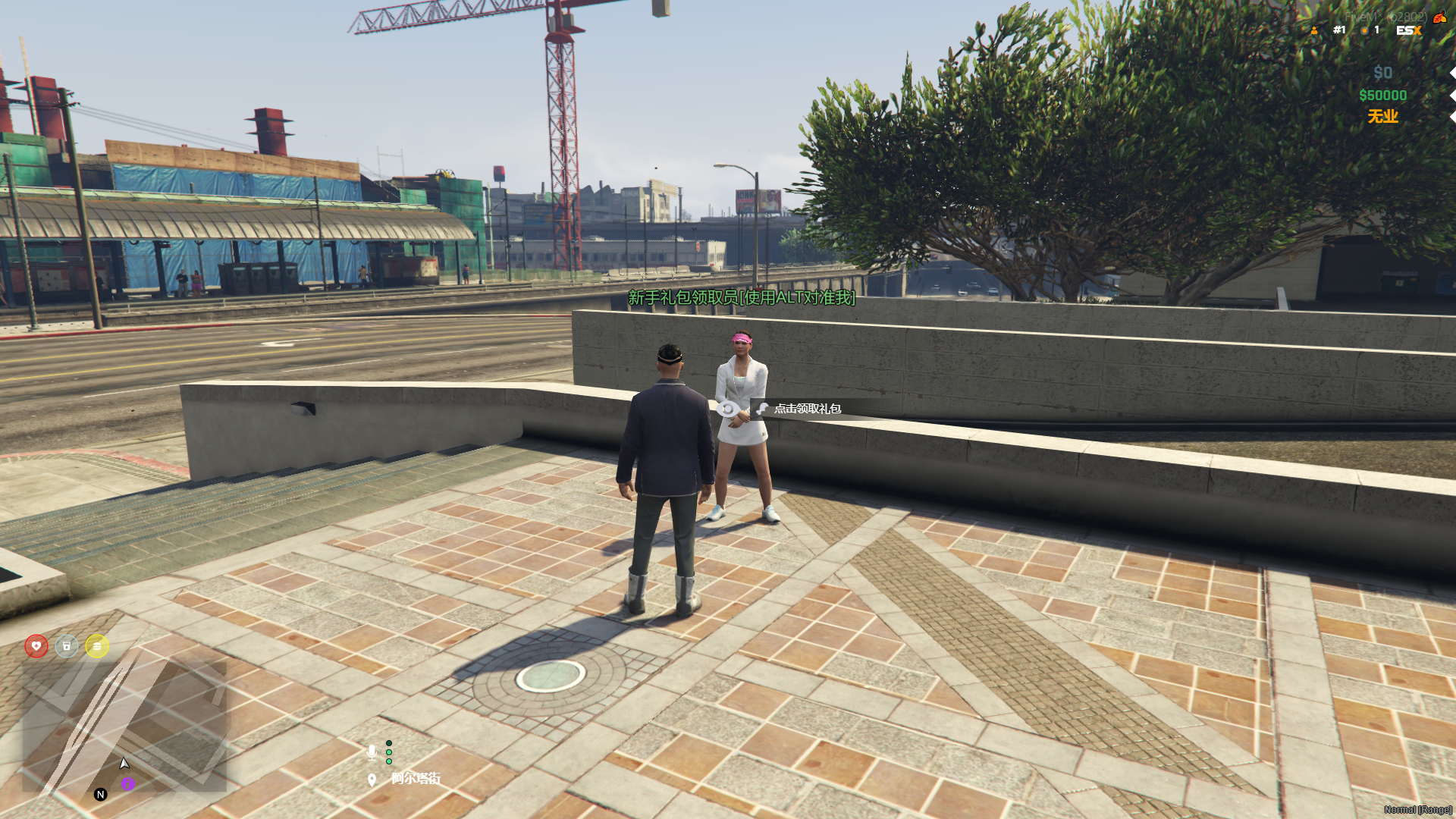Click the orange player ID icon
This screenshot has height=819, width=1456.
click(x=1314, y=30)
